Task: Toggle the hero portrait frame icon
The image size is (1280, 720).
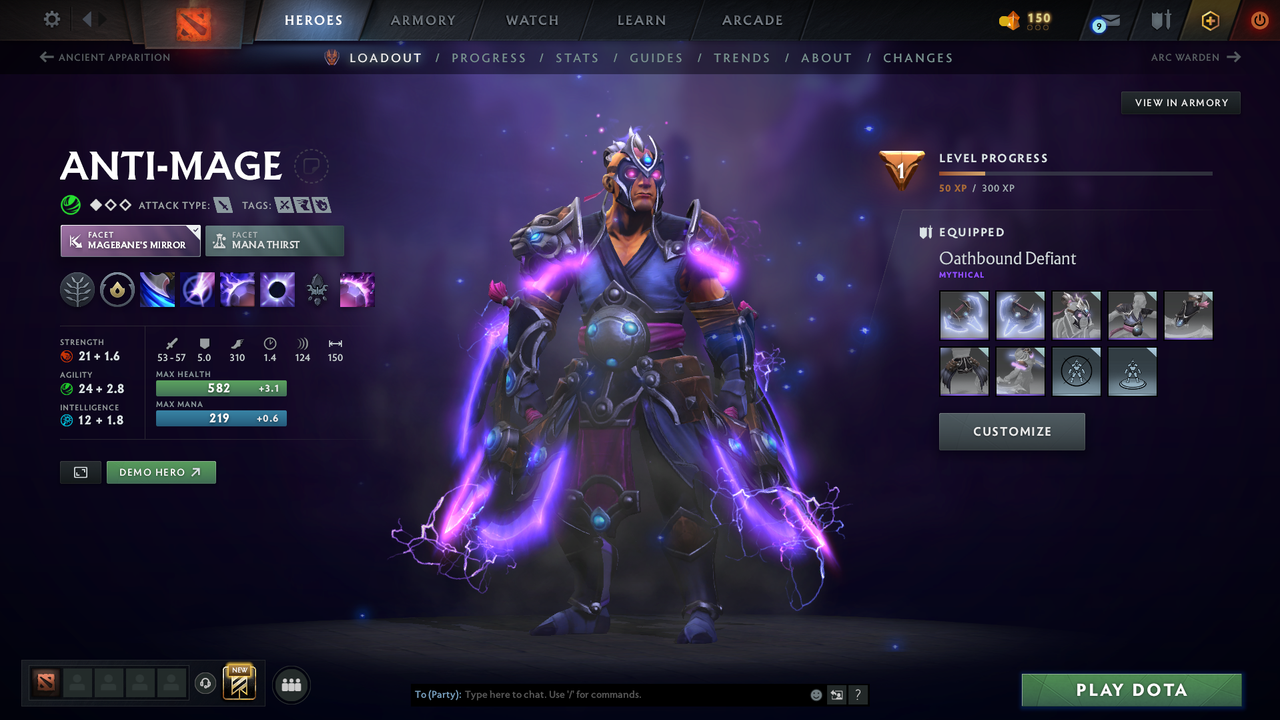Action: coord(80,471)
